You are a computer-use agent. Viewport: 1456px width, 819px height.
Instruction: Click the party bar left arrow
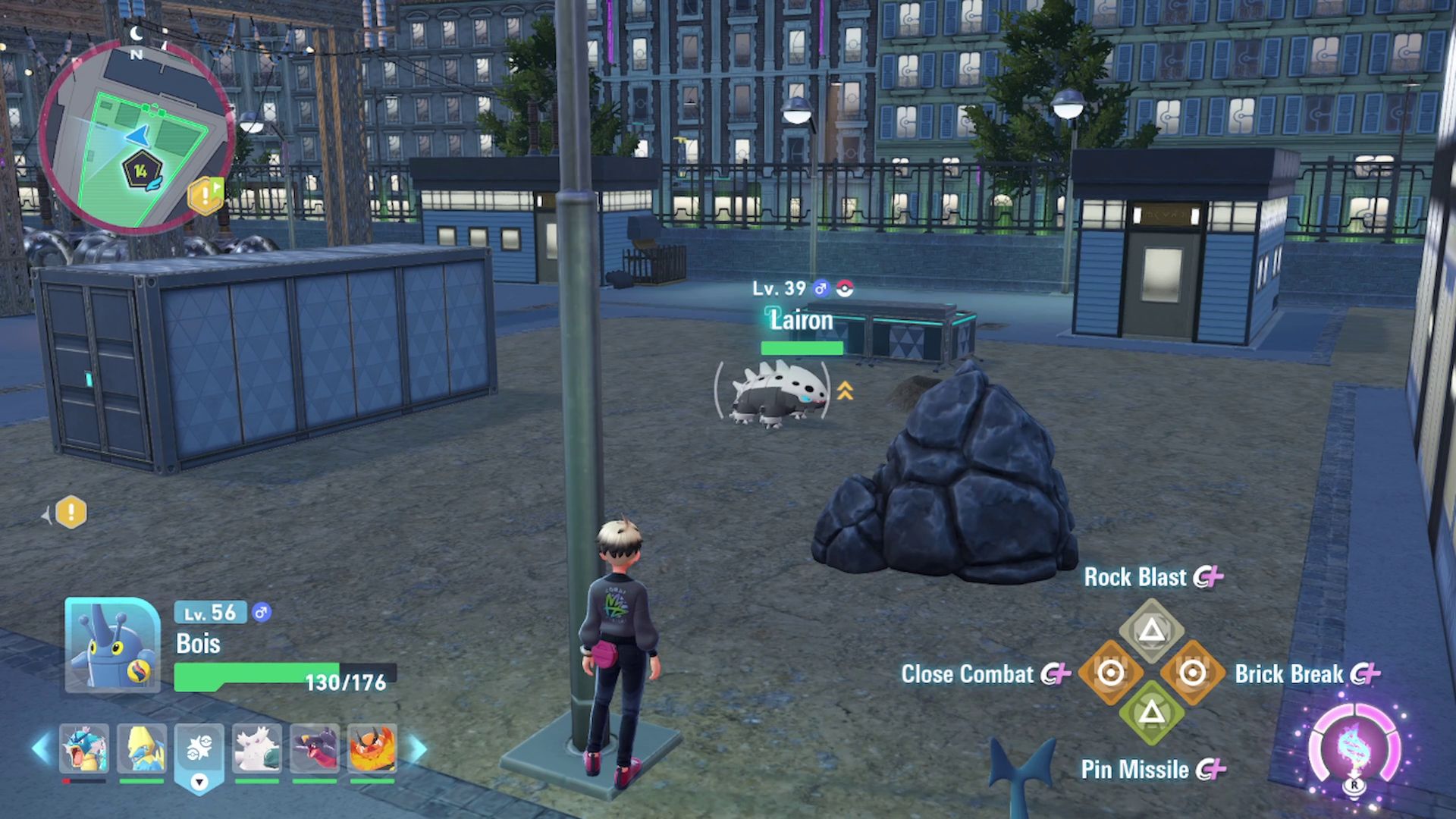click(x=40, y=748)
